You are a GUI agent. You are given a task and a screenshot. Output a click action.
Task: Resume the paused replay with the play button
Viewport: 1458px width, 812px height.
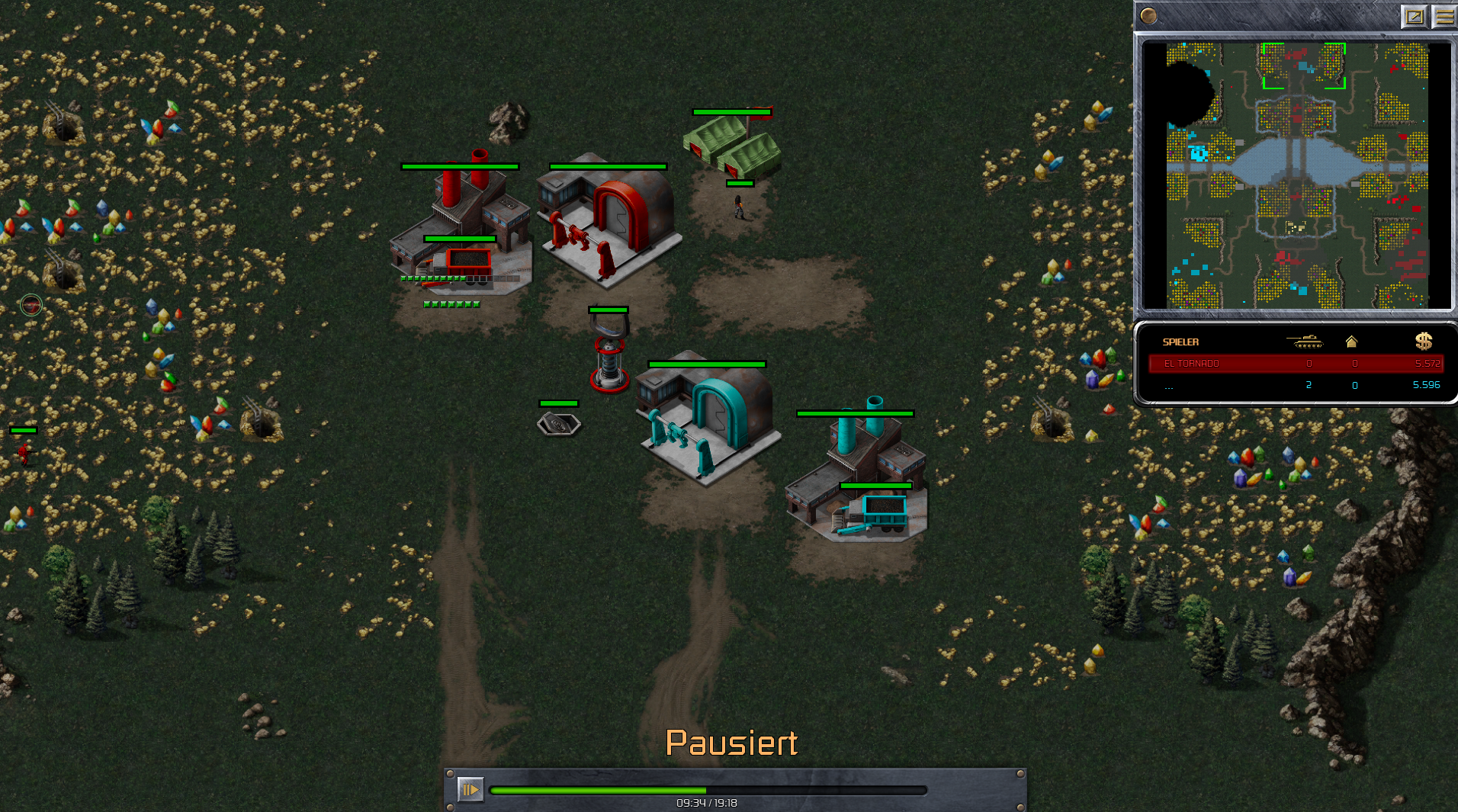tap(470, 789)
